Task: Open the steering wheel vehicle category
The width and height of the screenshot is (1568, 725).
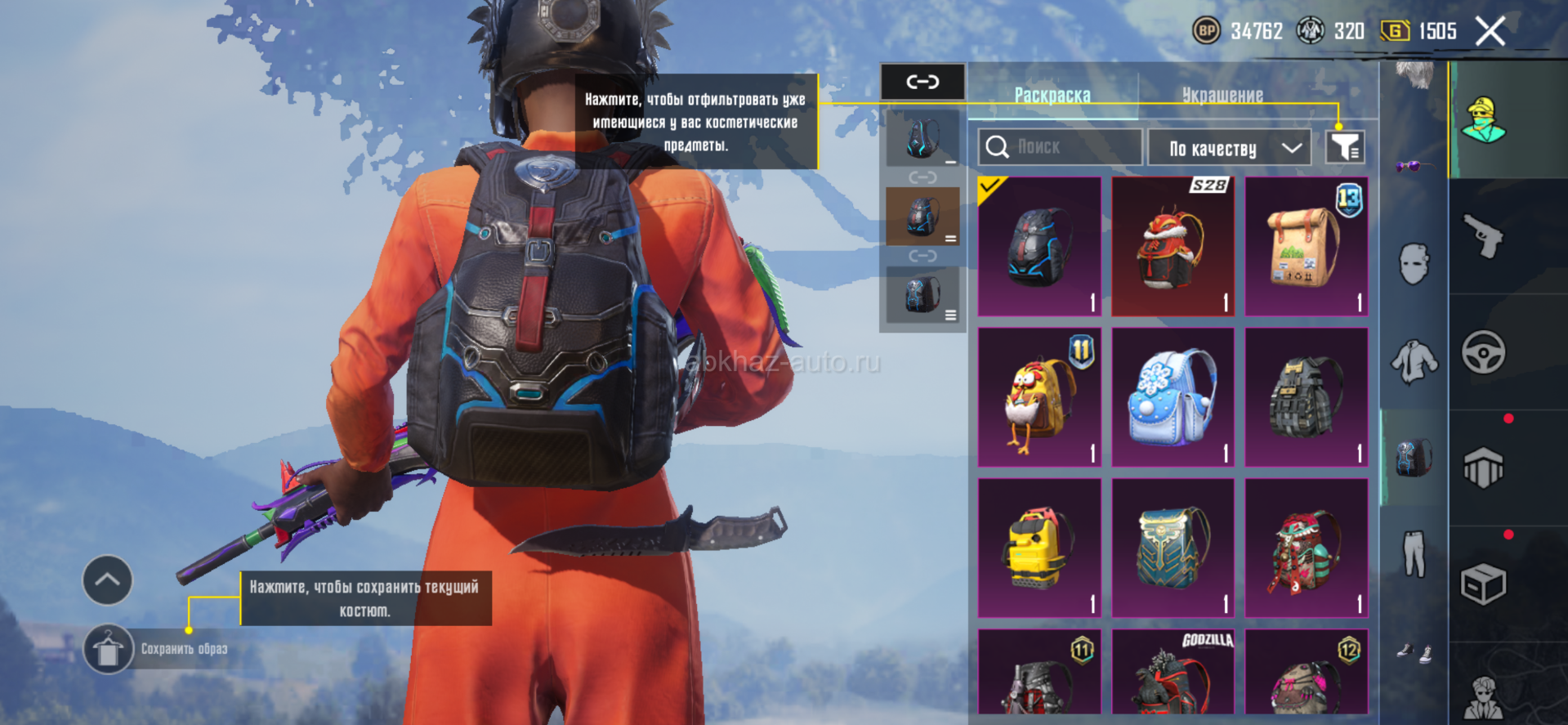Action: (x=1483, y=353)
